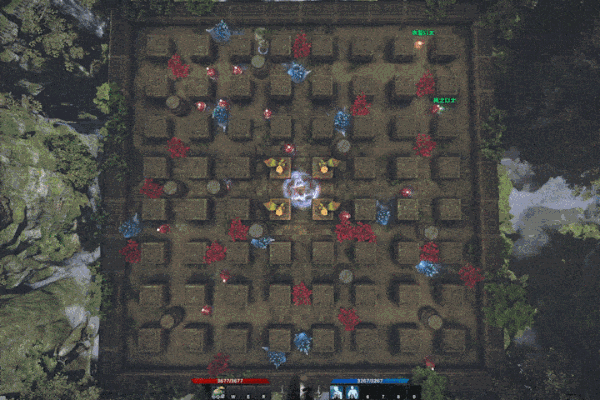Activate the yellow-green creature skill icon

click(x=218, y=393)
